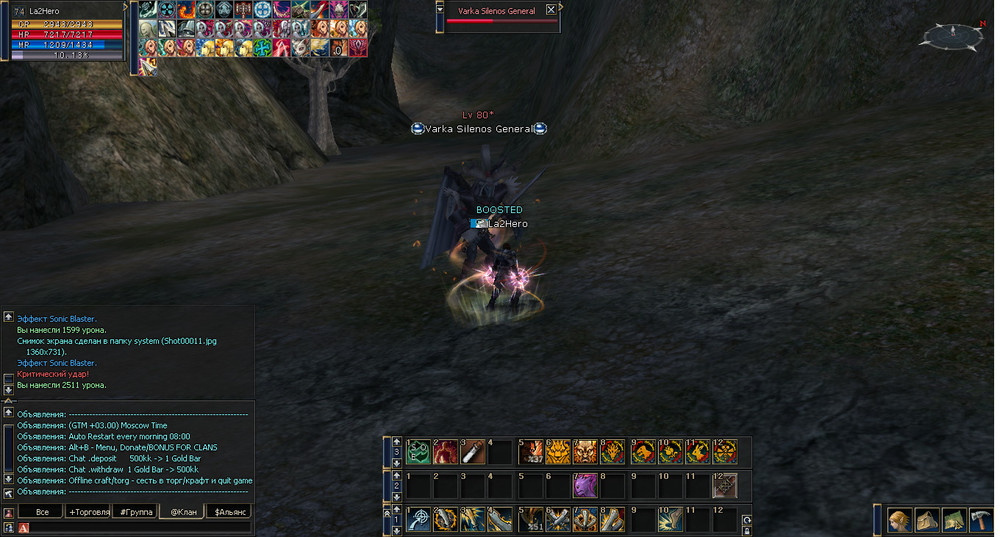The image size is (1000, 537).
Task: Close the Varka Silenos General target window
Action: click(551, 10)
